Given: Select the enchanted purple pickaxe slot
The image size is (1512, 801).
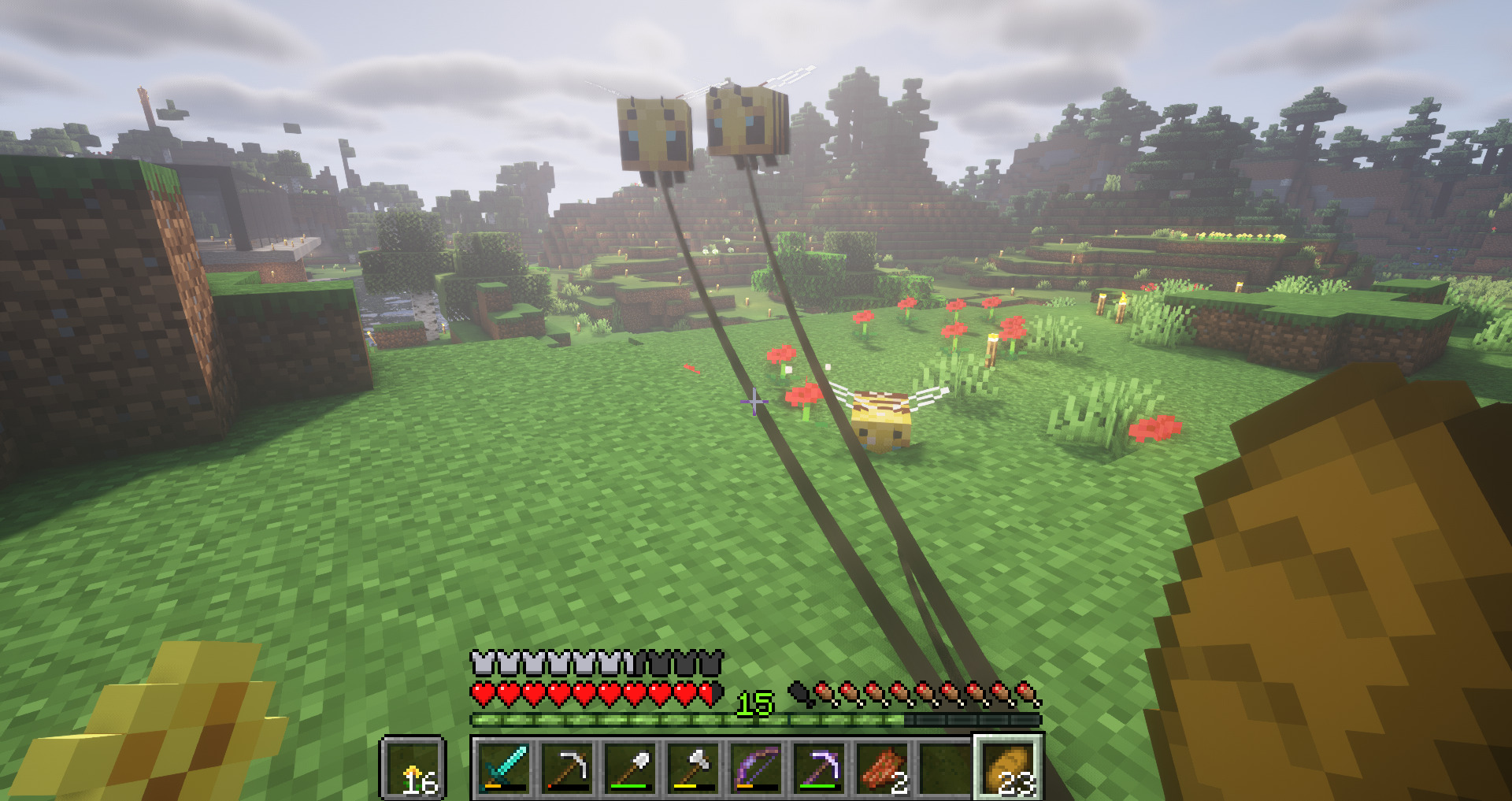Looking at the screenshot, I should (820, 766).
